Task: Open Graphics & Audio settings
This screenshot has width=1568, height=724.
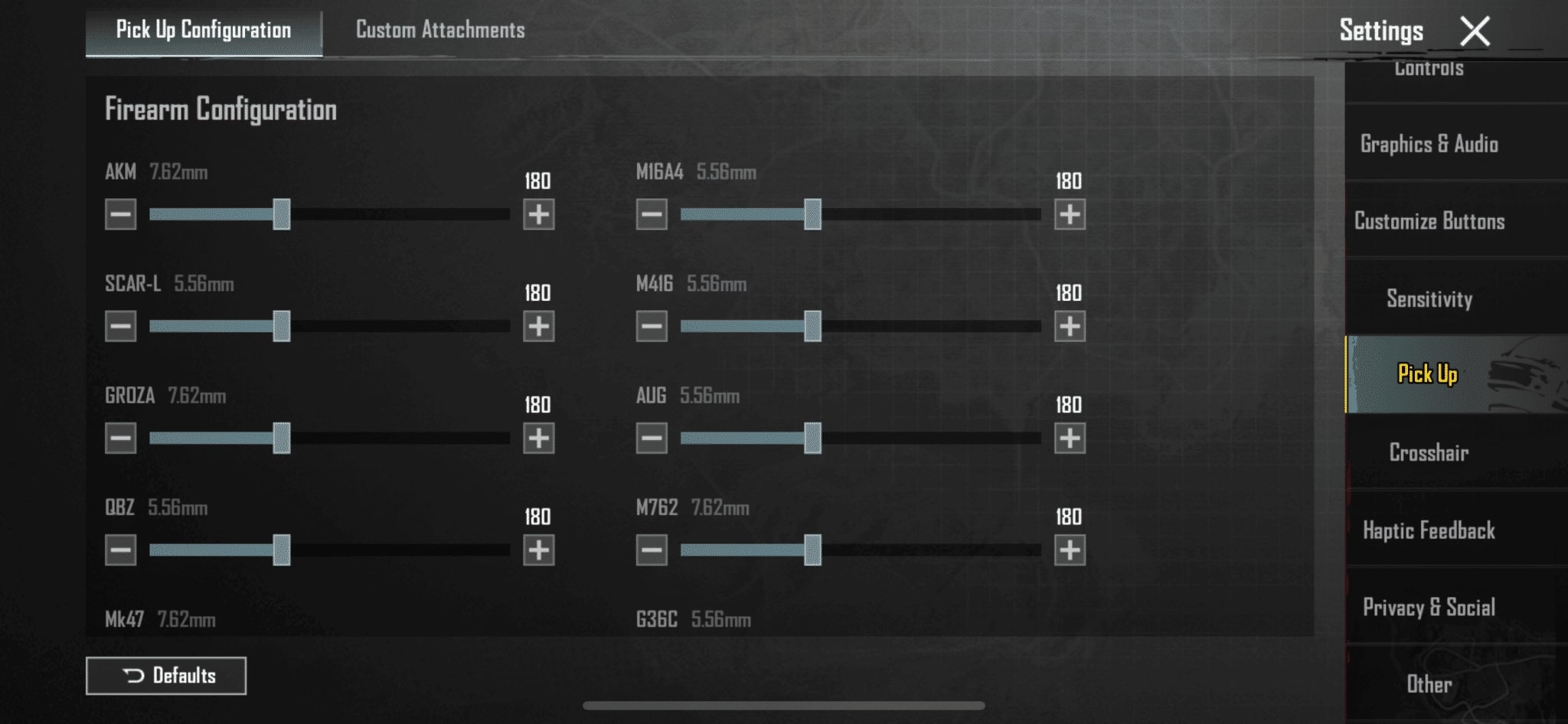Action: (x=1429, y=144)
